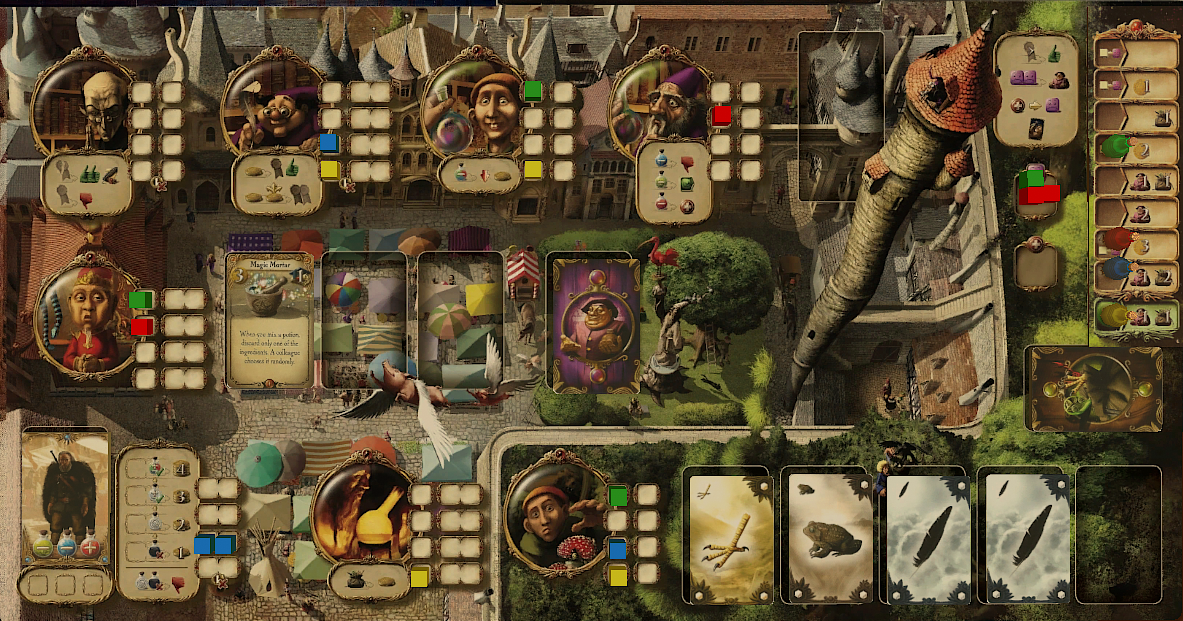Take the toad ingredient card

tap(824, 536)
